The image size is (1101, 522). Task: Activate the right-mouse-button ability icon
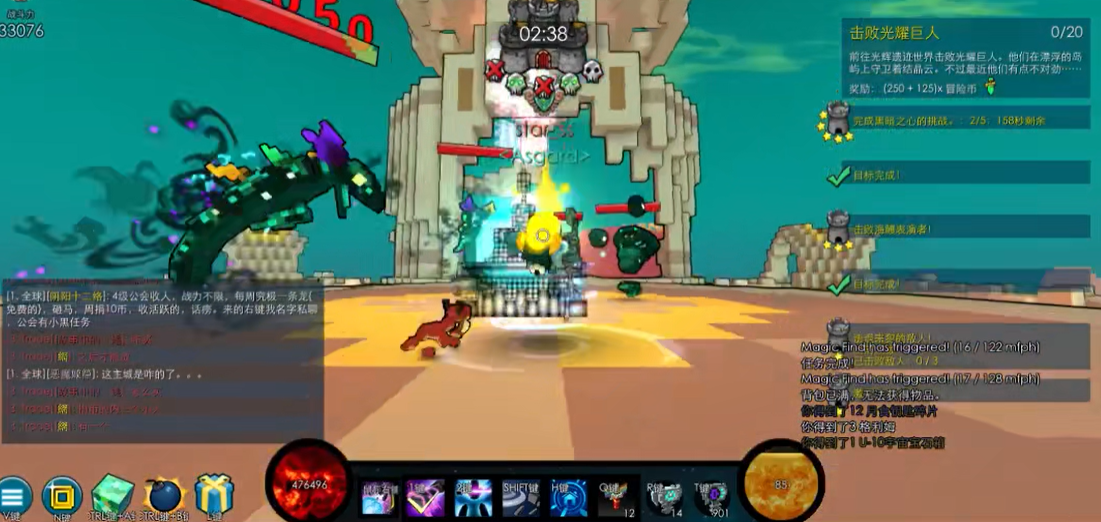pos(379,497)
